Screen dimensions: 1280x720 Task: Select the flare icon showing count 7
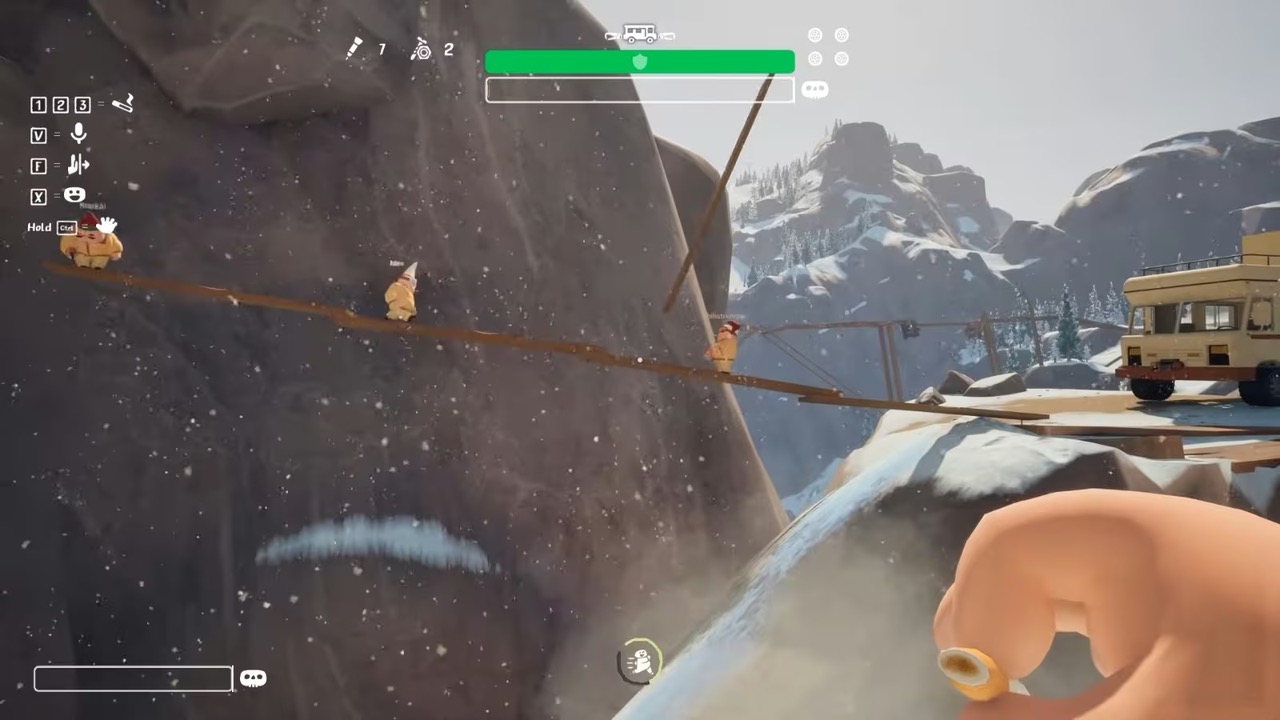coord(355,49)
